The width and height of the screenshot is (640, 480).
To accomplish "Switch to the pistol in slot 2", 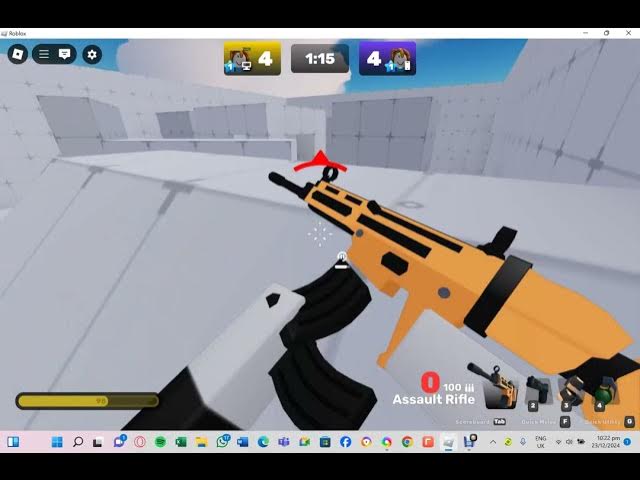I will tap(536, 390).
